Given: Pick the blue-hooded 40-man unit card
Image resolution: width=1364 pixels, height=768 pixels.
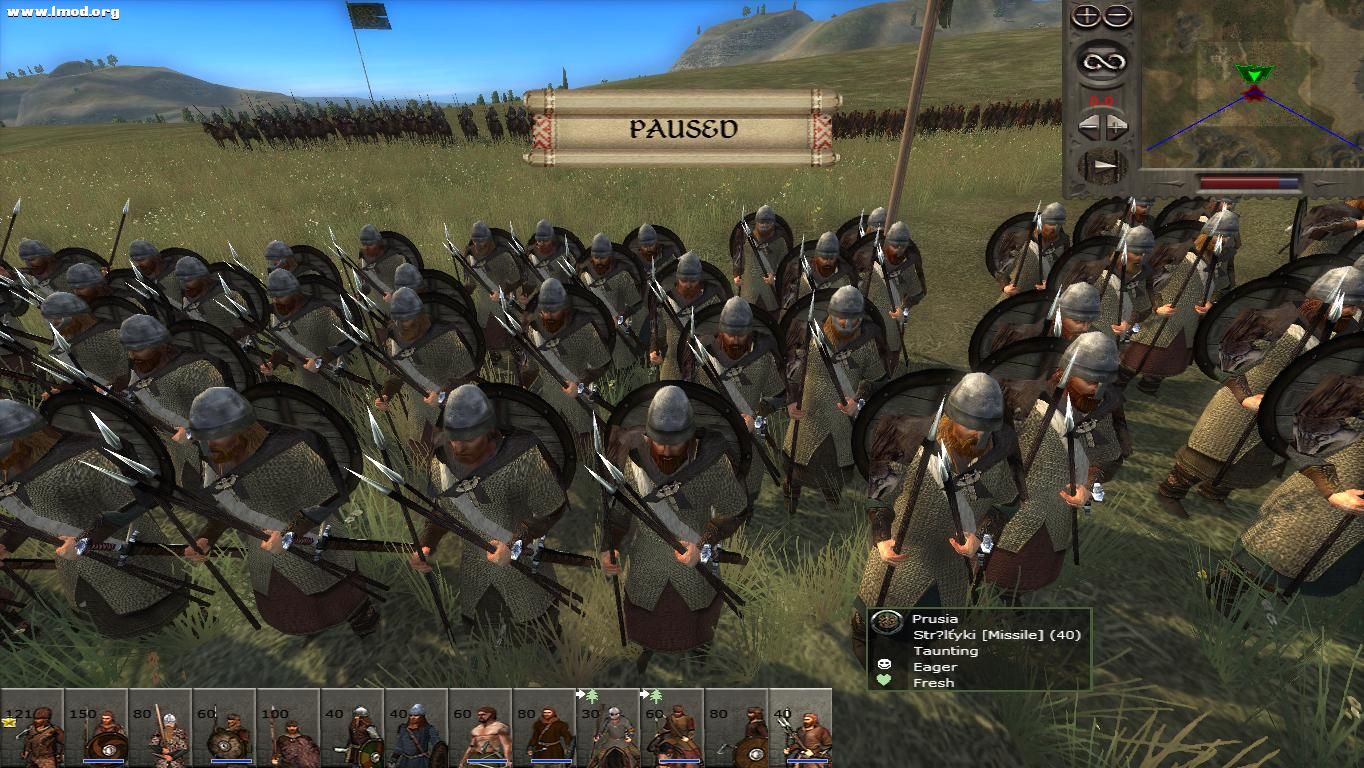Looking at the screenshot, I should click(416, 728).
